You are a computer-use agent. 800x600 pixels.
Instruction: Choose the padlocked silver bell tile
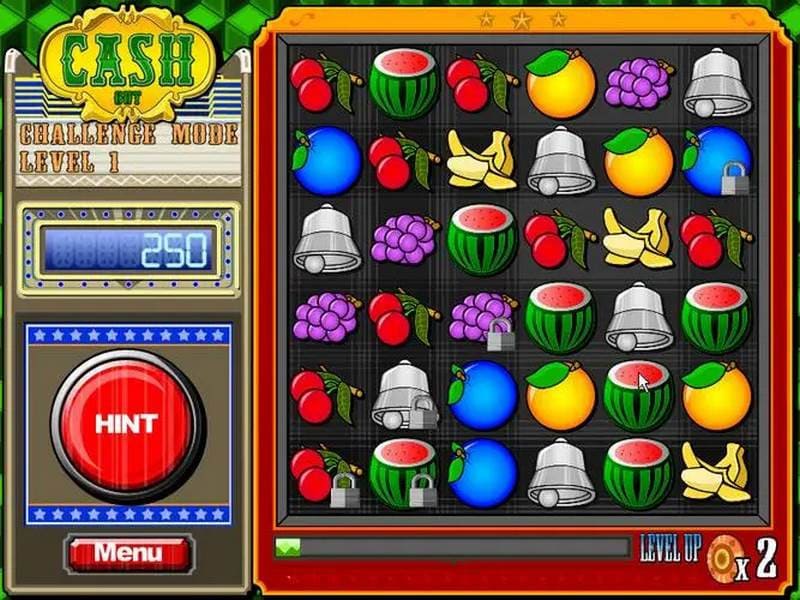[403, 397]
